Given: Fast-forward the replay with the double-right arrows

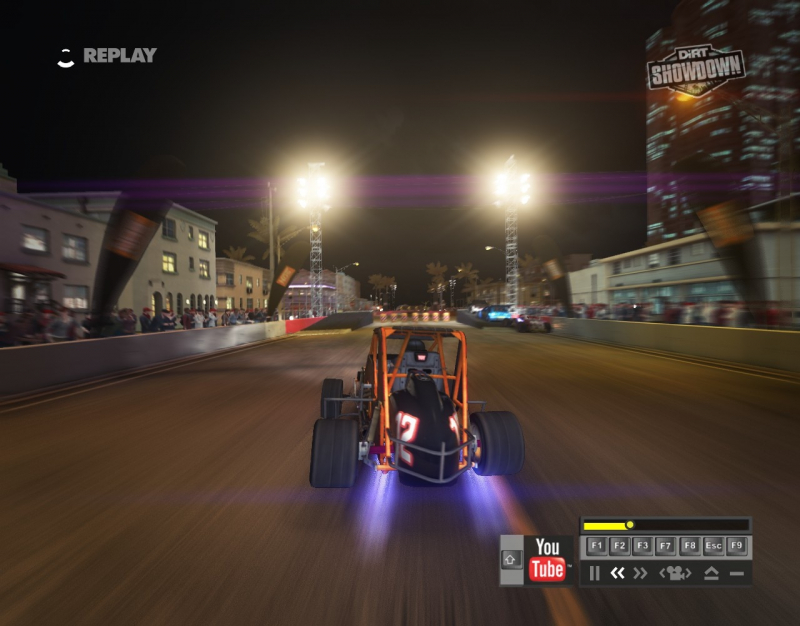Looking at the screenshot, I should coord(641,573).
